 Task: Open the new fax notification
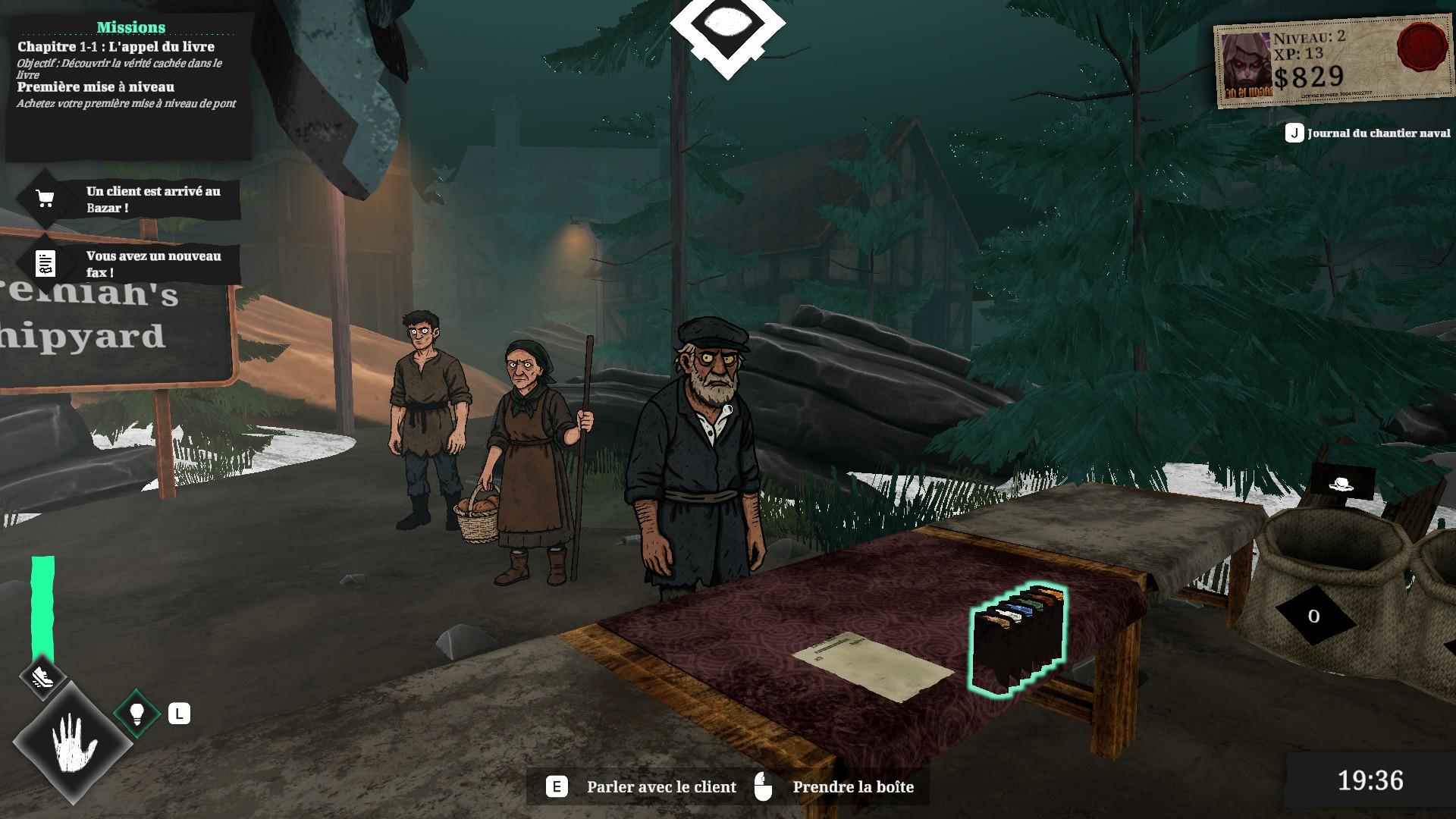pos(130,264)
